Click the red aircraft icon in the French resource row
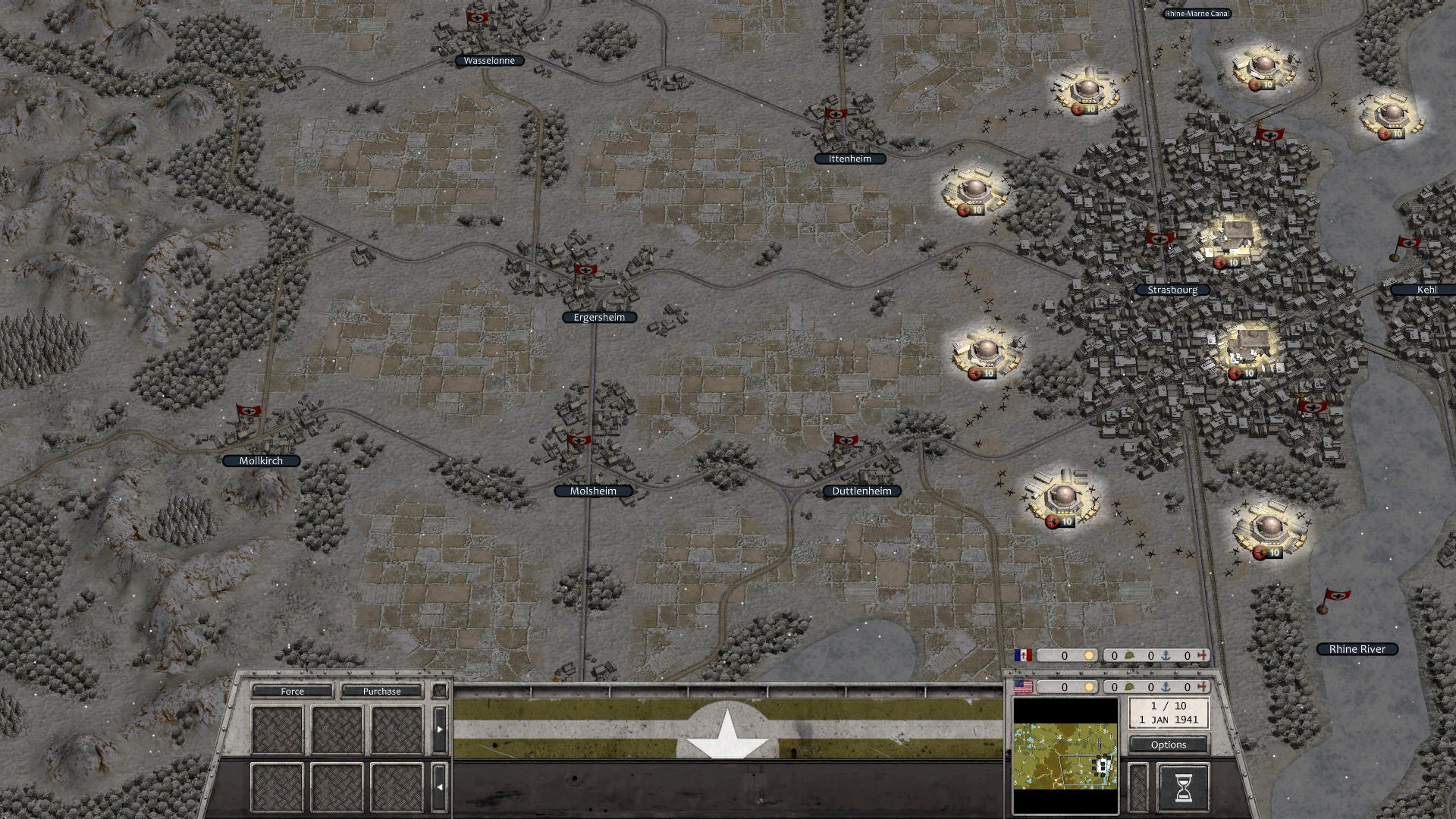The height and width of the screenshot is (819, 1456). (1202, 654)
